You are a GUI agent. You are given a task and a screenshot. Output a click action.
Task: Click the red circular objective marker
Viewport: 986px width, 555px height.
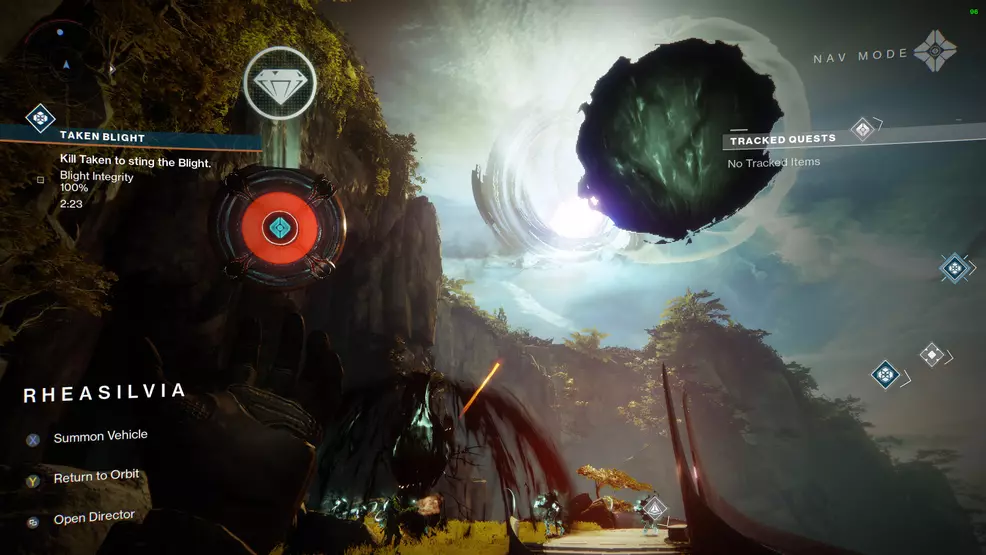click(x=280, y=228)
